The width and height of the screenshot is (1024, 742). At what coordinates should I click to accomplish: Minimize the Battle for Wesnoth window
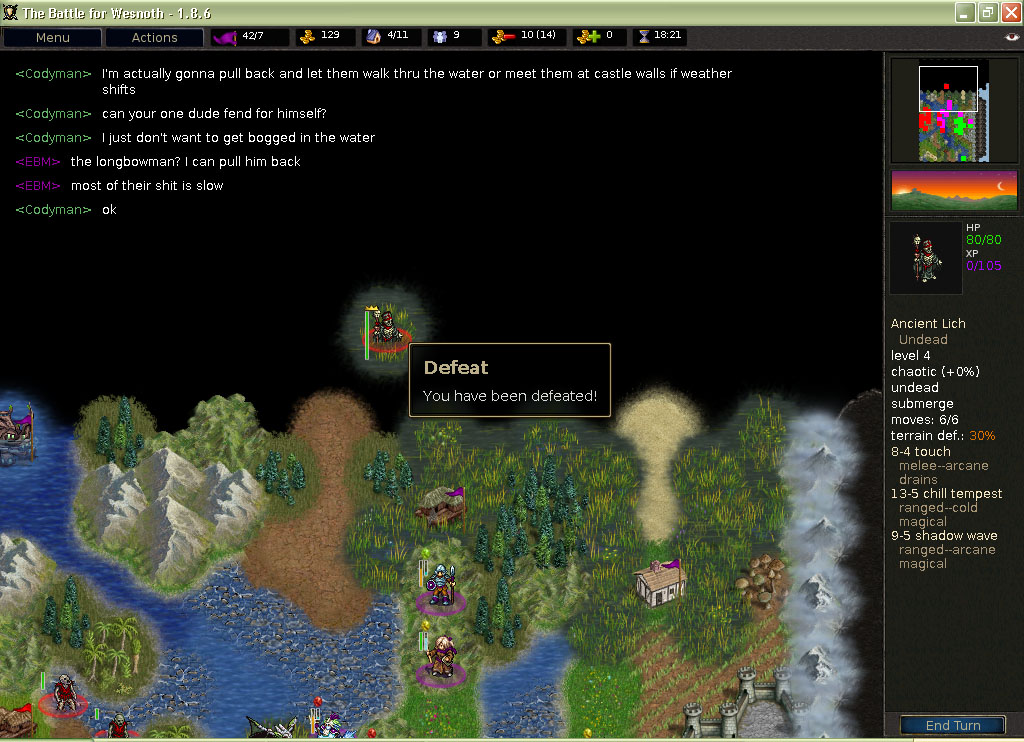tap(963, 12)
